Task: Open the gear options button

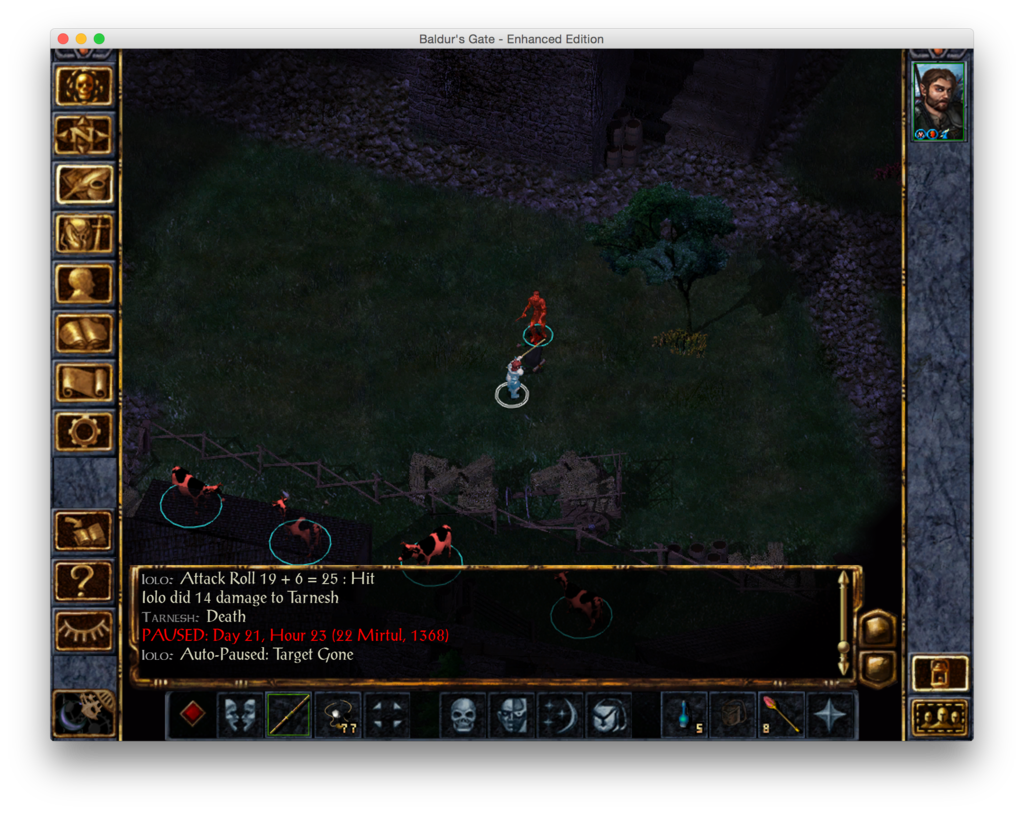Action: (x=84, y=431)
